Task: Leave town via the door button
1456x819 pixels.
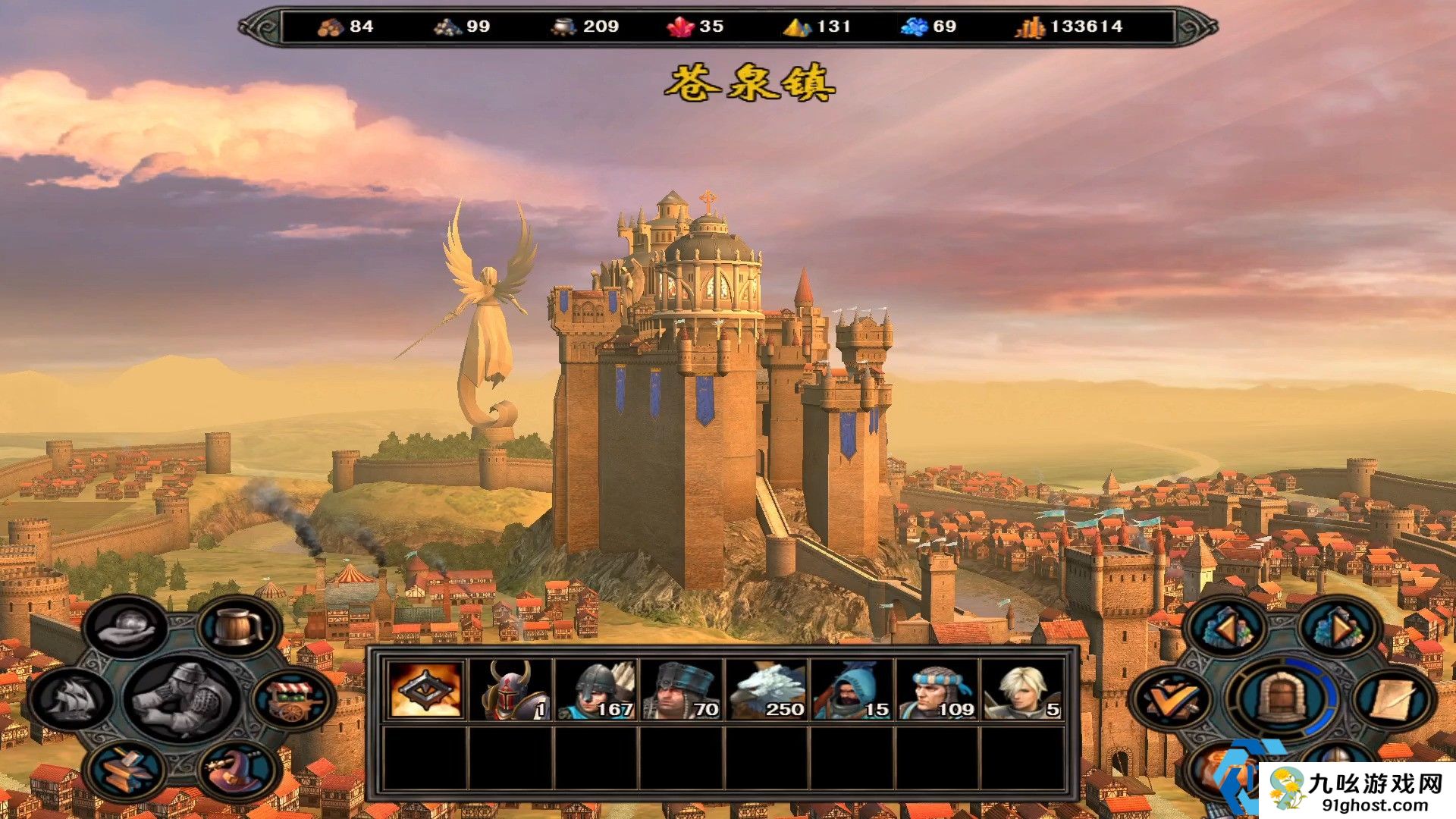Action: [1282, 698]
